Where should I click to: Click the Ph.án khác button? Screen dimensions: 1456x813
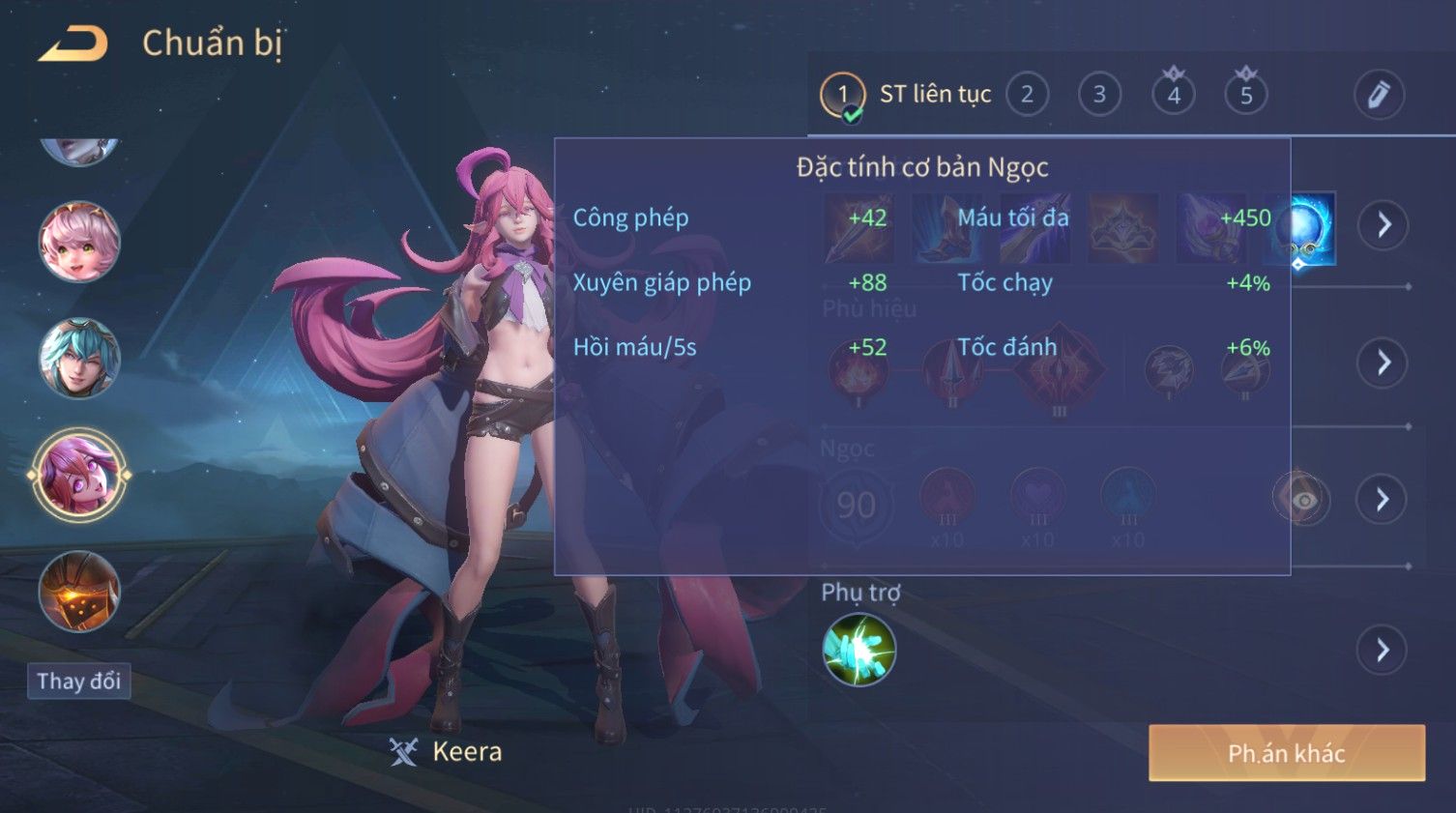1286,753
